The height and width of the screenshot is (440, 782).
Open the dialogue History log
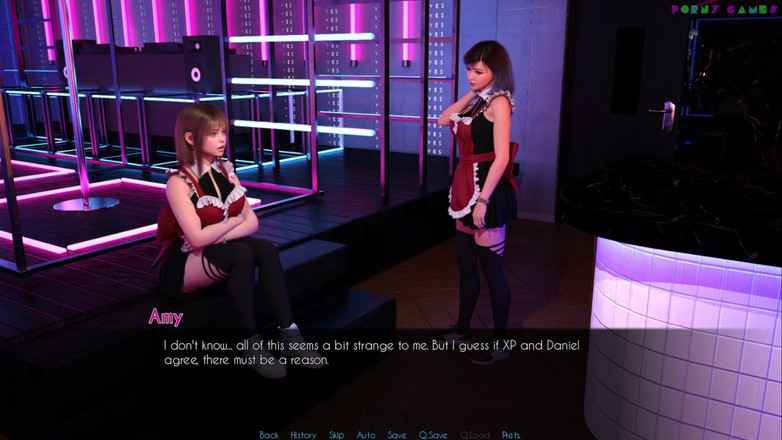click(x=303, y=435)
